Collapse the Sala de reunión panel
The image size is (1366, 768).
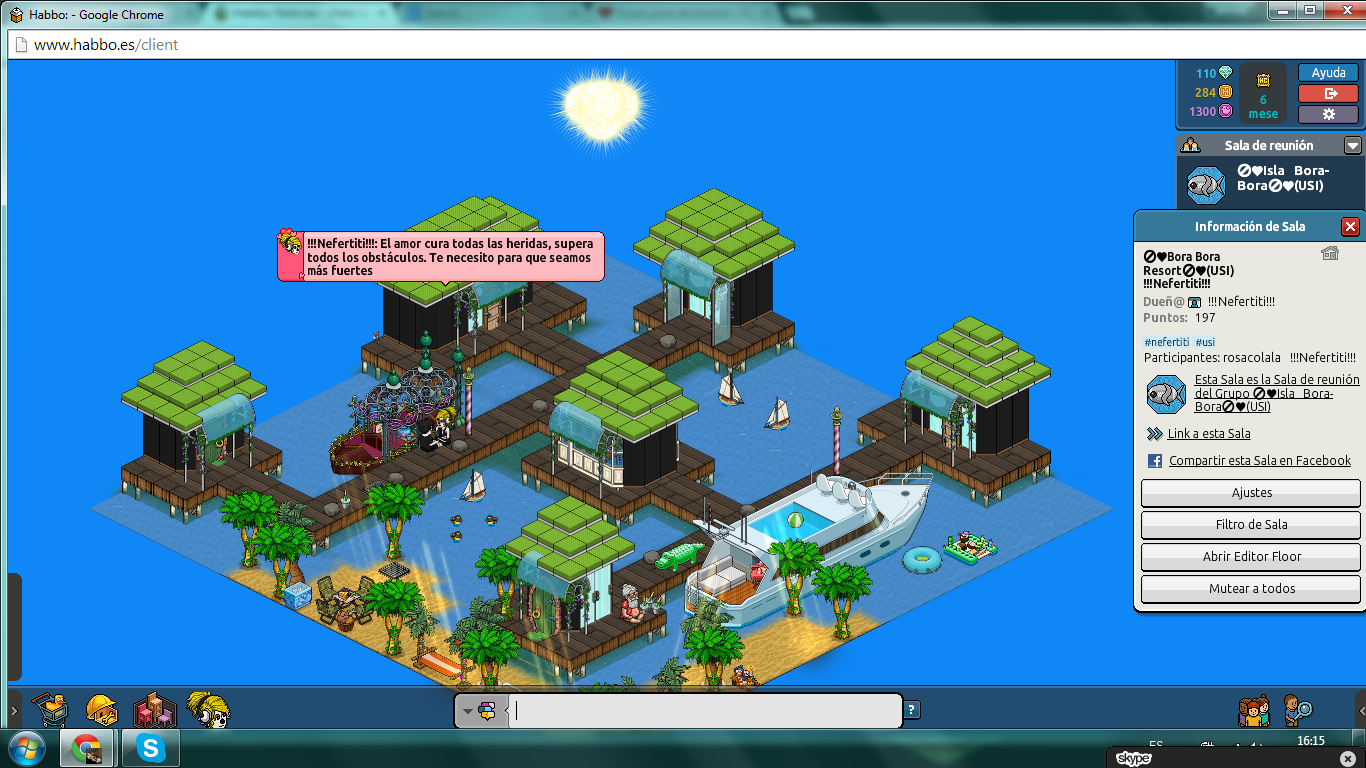1352,145
